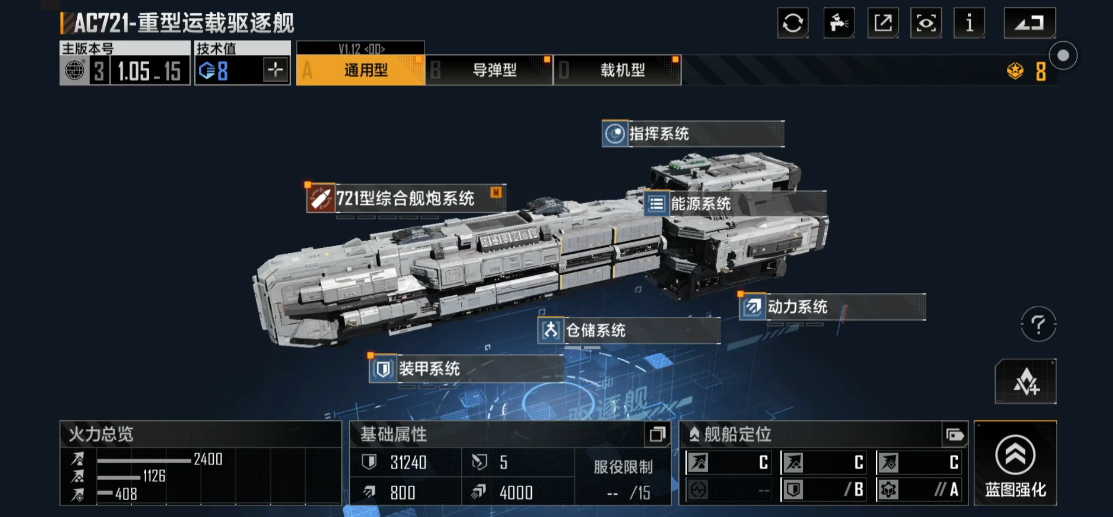Choose the 载机型 variant tab

click(618, 70)
